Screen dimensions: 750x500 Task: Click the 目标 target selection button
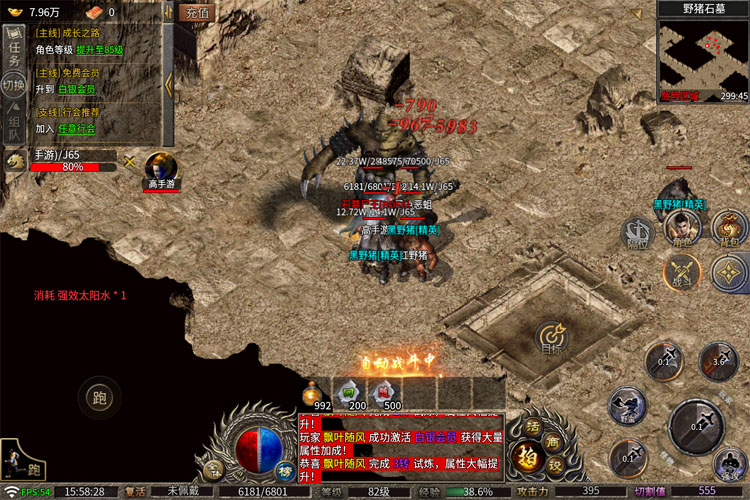pos(552,338)
